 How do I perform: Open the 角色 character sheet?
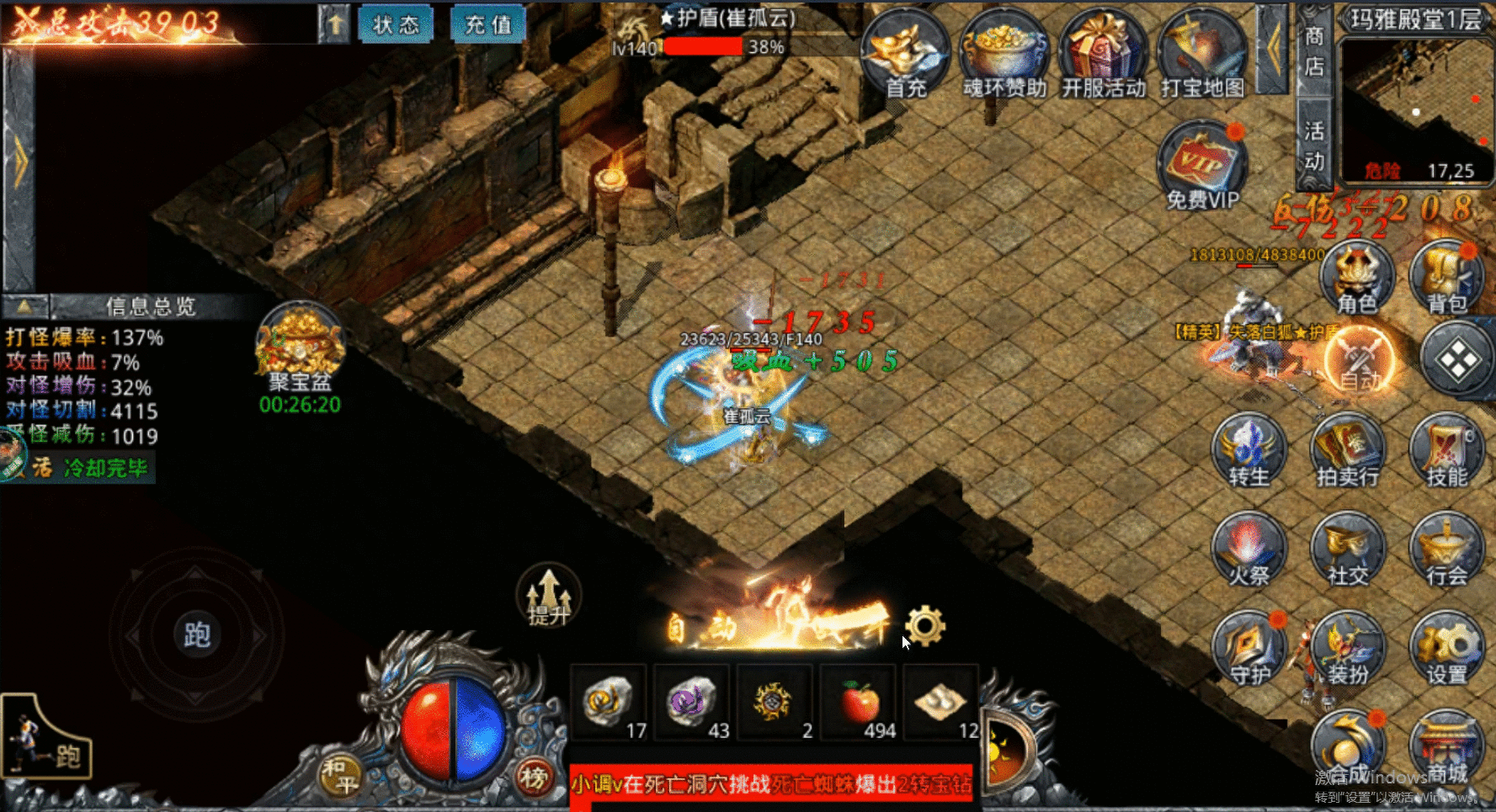(x=1356, y=279)
